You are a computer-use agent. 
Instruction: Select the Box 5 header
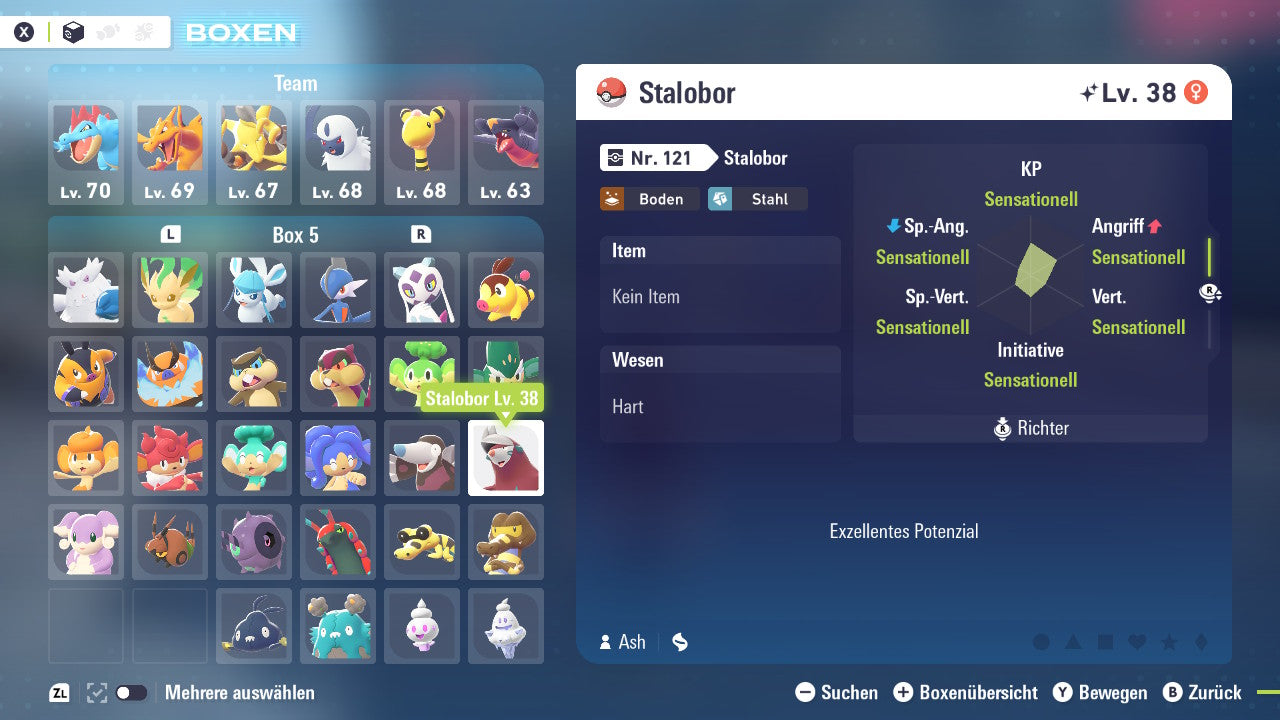(295, 235)
